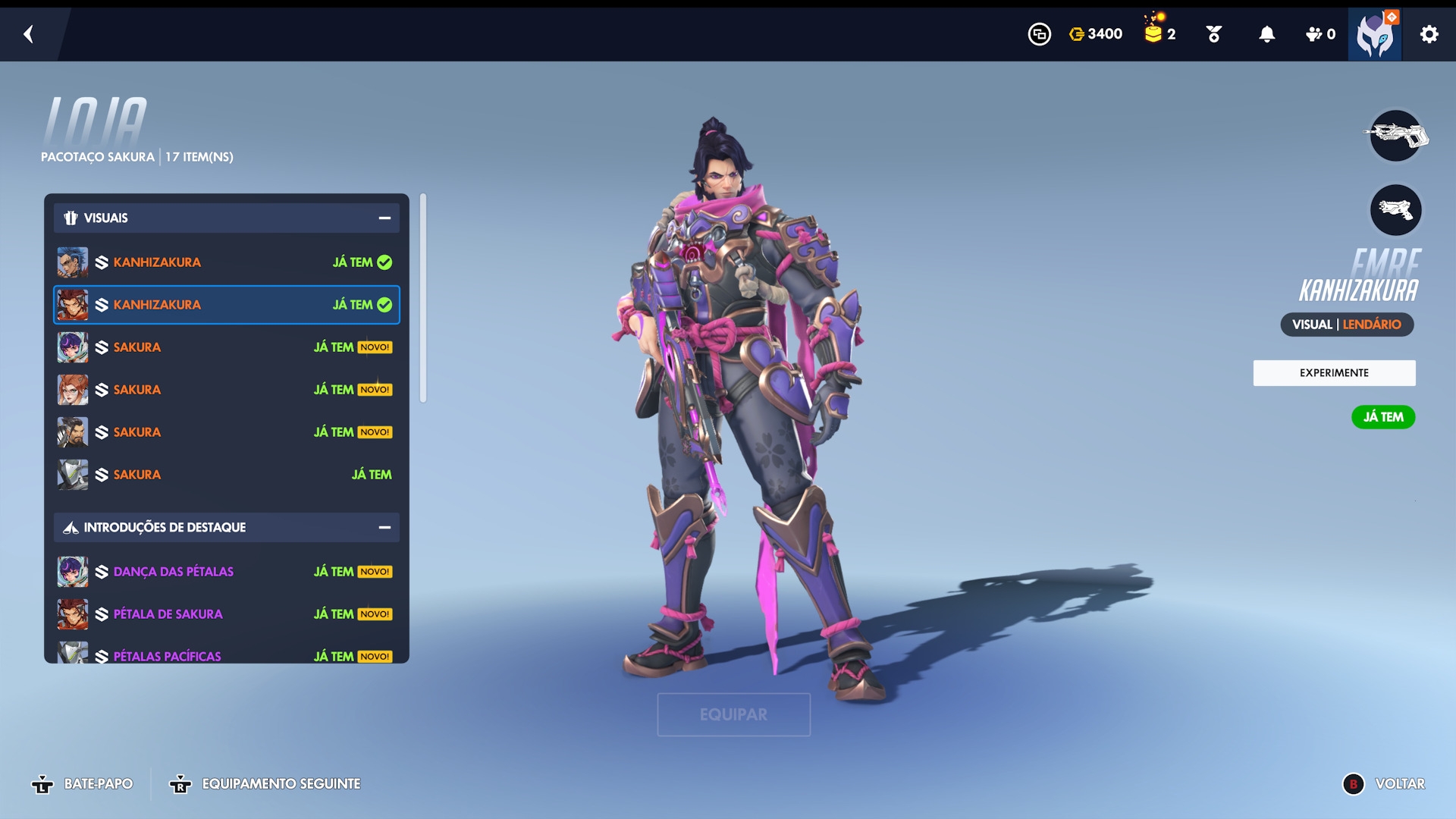Choose the orange-haired woman's Sakura skin
Viewport: 1456px width, 819px height.
[226, 390]
